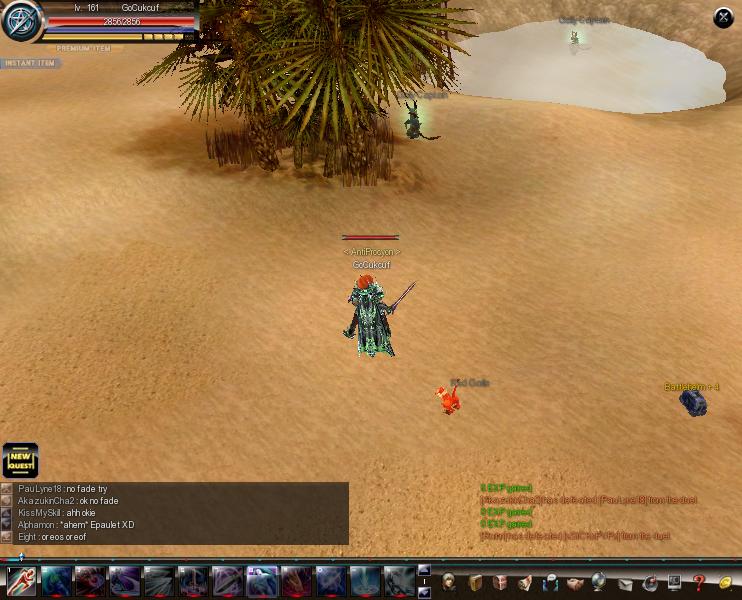Viewport: 742px width, 600px height.
Task: Open help with the red question mark
Action: (699, 582)
